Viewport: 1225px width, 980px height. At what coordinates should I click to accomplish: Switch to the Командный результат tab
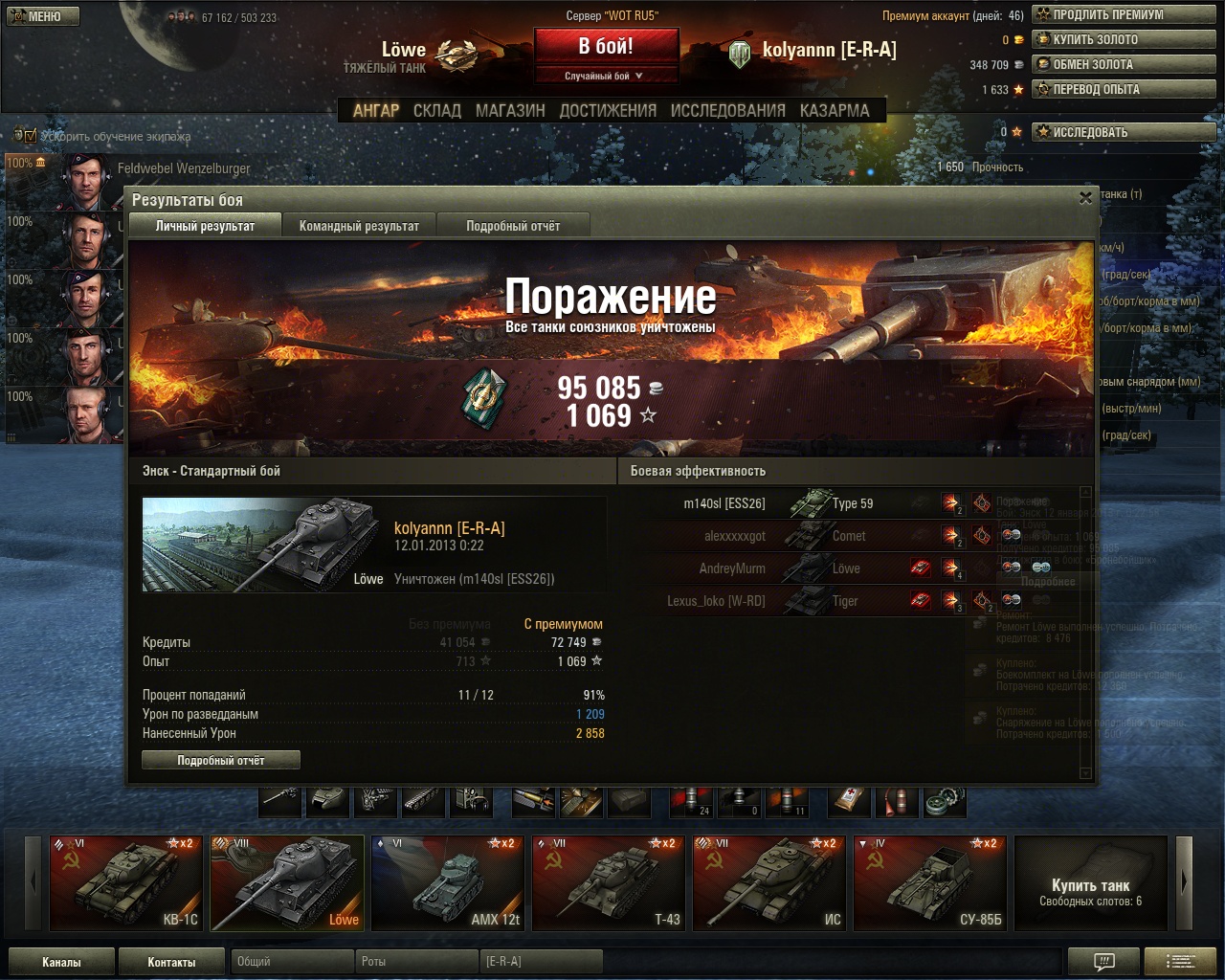point(359,226)
